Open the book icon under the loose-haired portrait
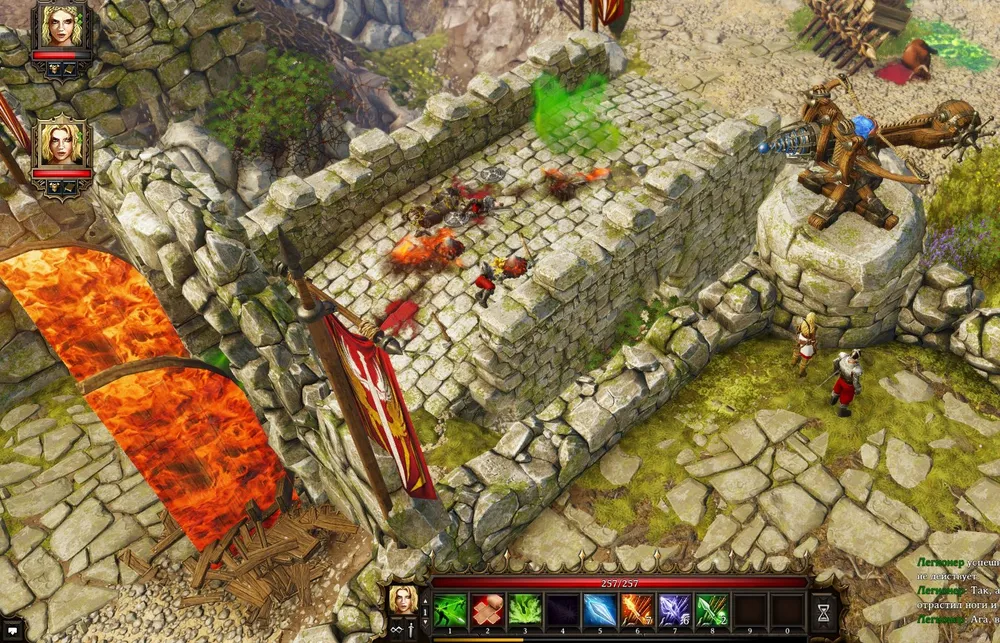 (x=71, y=188)
